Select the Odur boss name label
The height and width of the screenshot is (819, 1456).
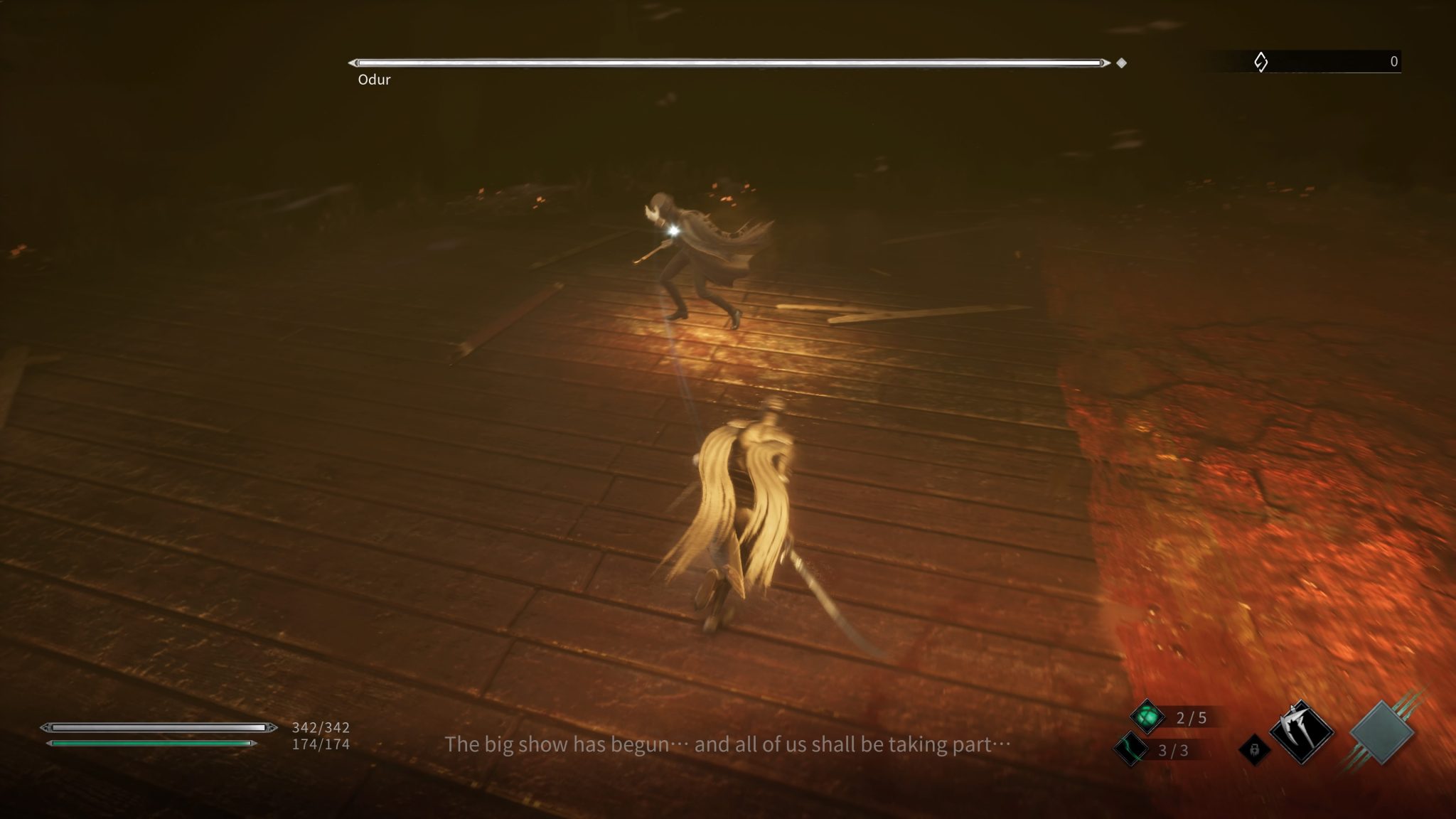point(375,80)
